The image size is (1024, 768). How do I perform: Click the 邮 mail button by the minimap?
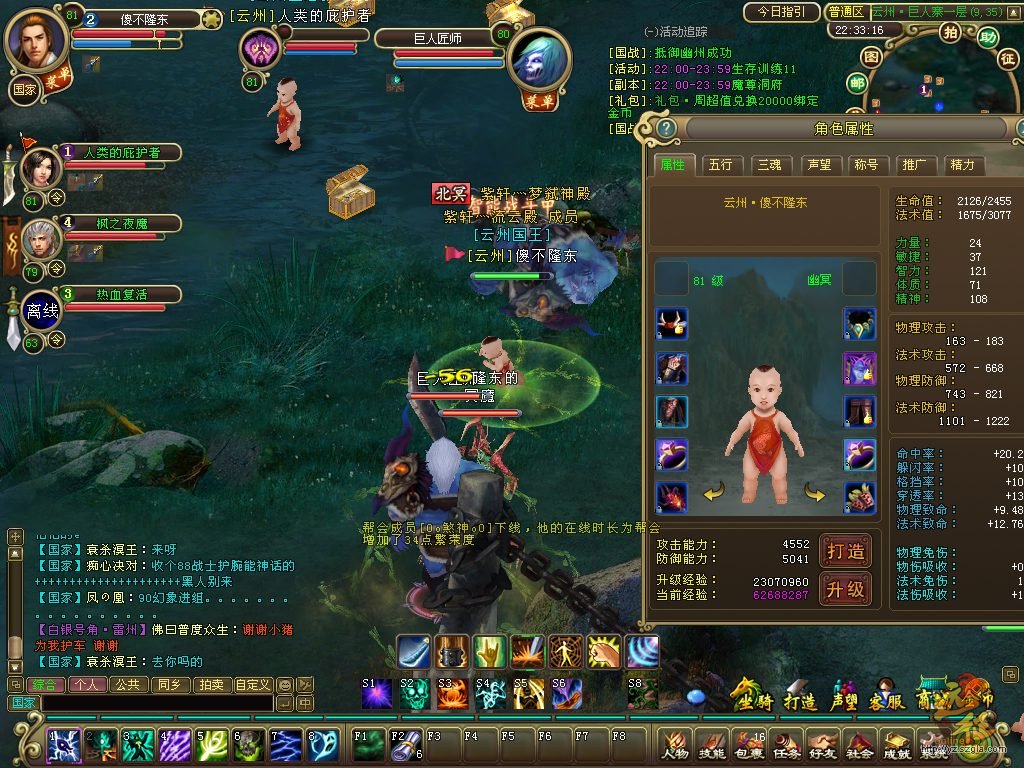(x=856, y=84)
